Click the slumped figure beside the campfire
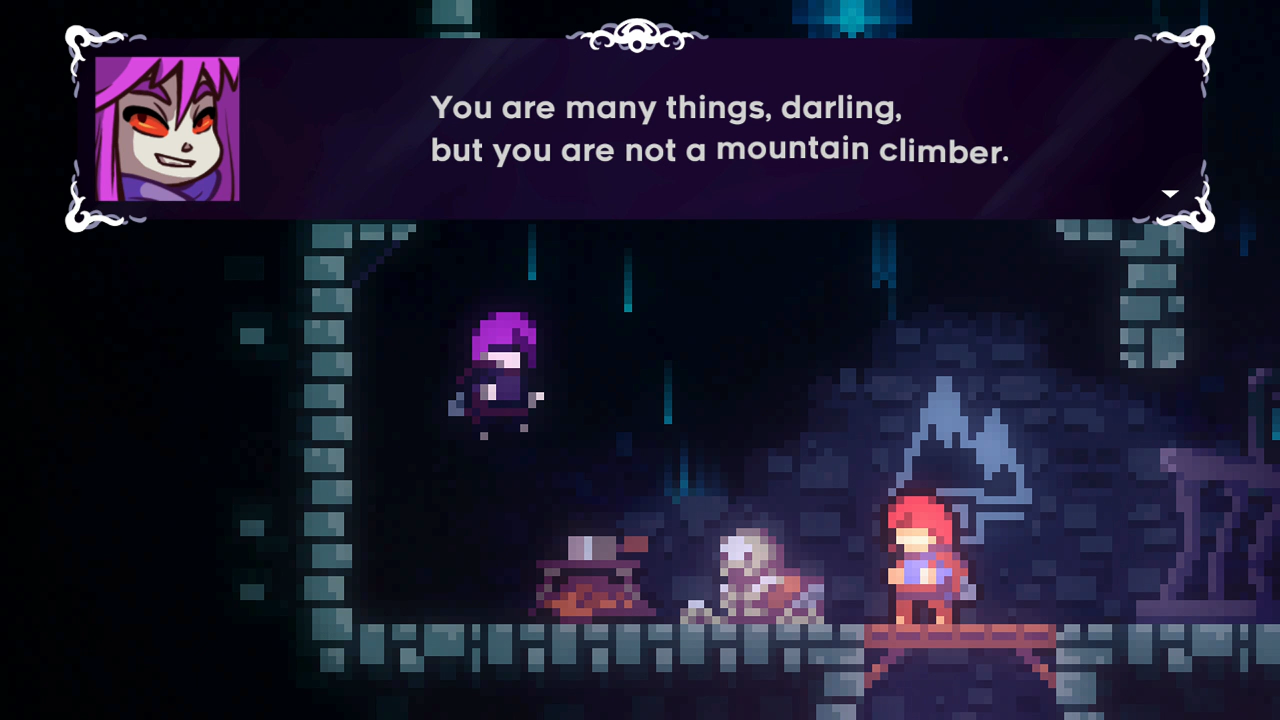1280x720 pixels. coord(750,575)
